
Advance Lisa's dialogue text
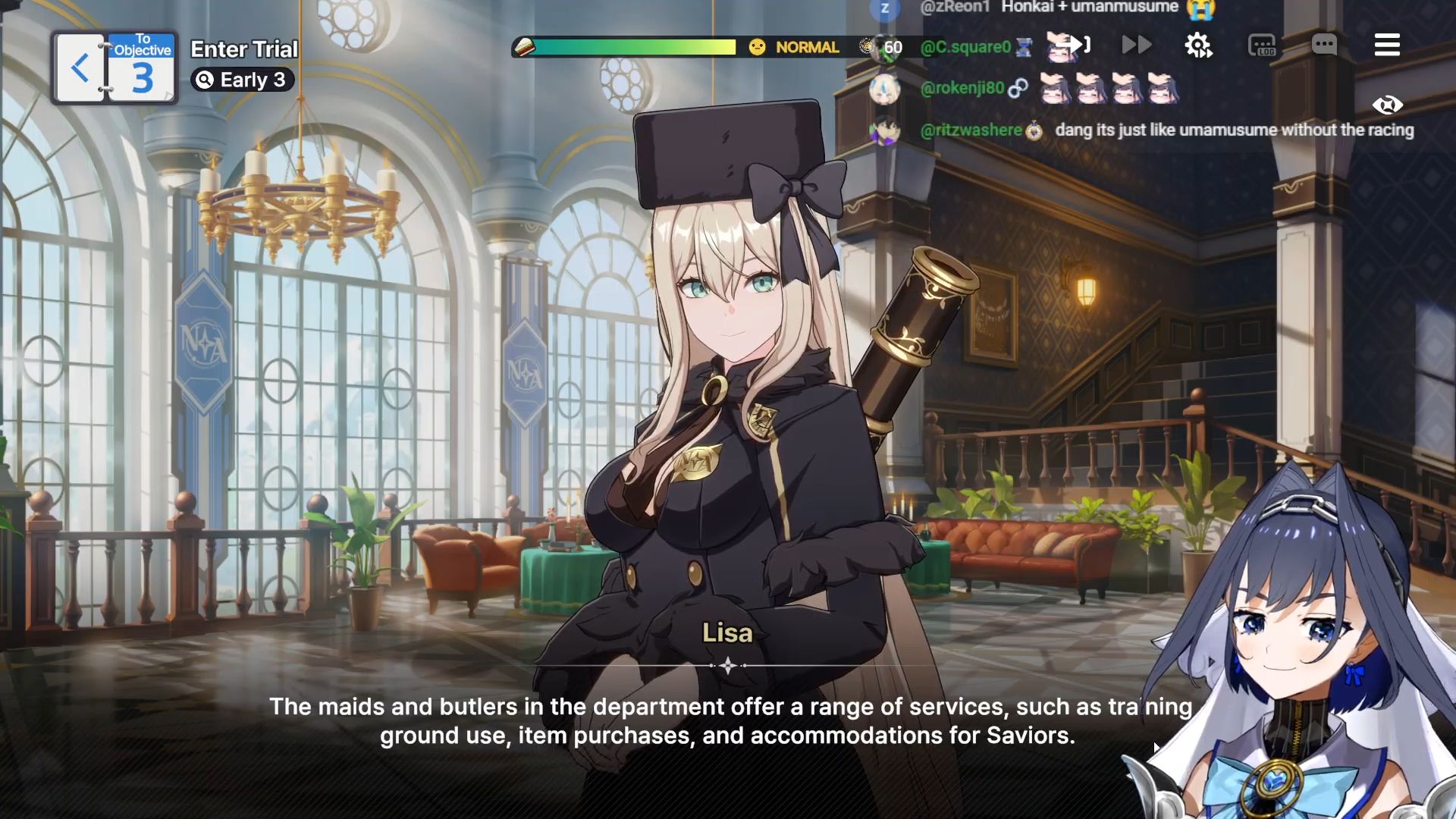click(x=727, y=720)
